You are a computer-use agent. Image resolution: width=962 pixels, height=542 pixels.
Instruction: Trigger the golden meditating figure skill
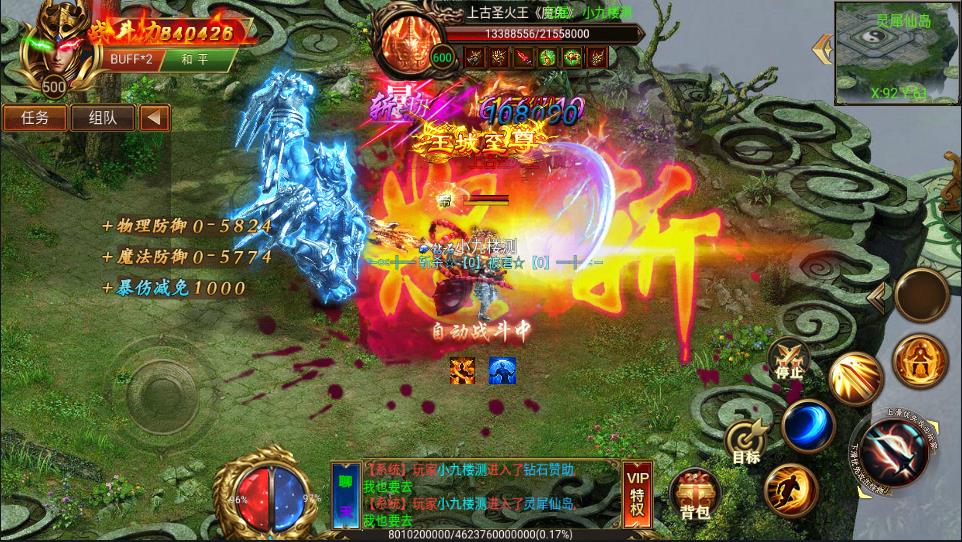(920, 361)
